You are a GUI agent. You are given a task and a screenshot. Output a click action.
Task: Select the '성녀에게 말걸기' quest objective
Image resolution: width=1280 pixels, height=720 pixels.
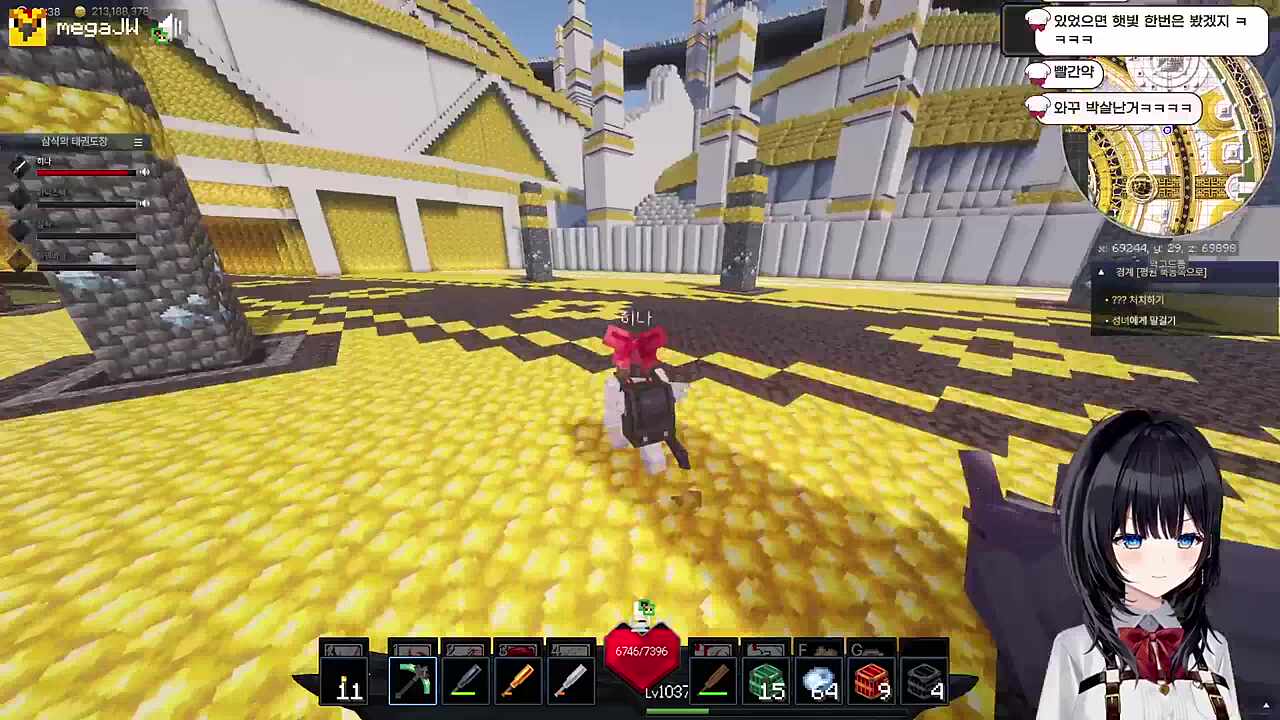click(1144, 321)
